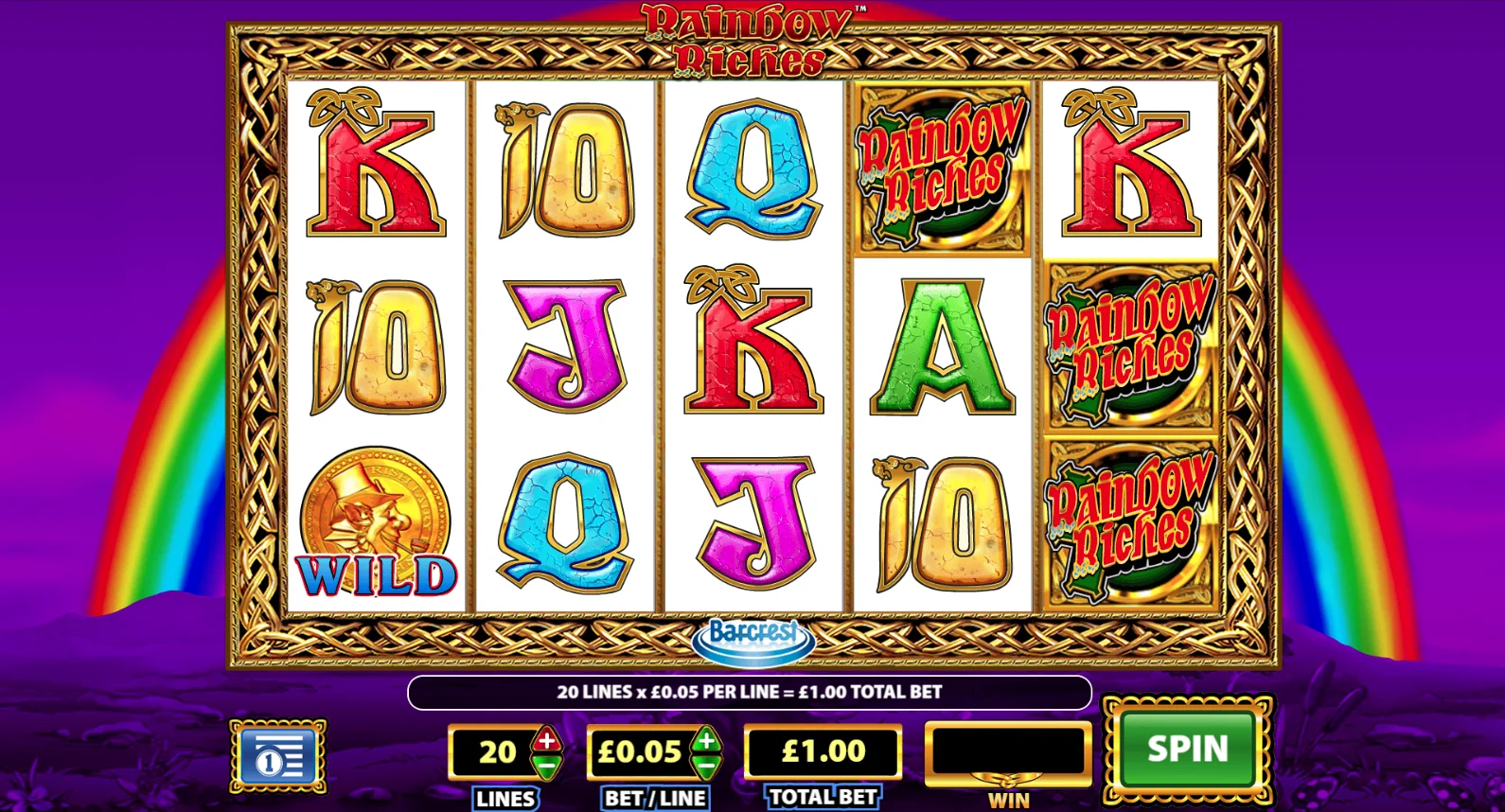Click the empty WIN display
1505x812 pixels.
pyautogui.click(x=1006, y=751)
